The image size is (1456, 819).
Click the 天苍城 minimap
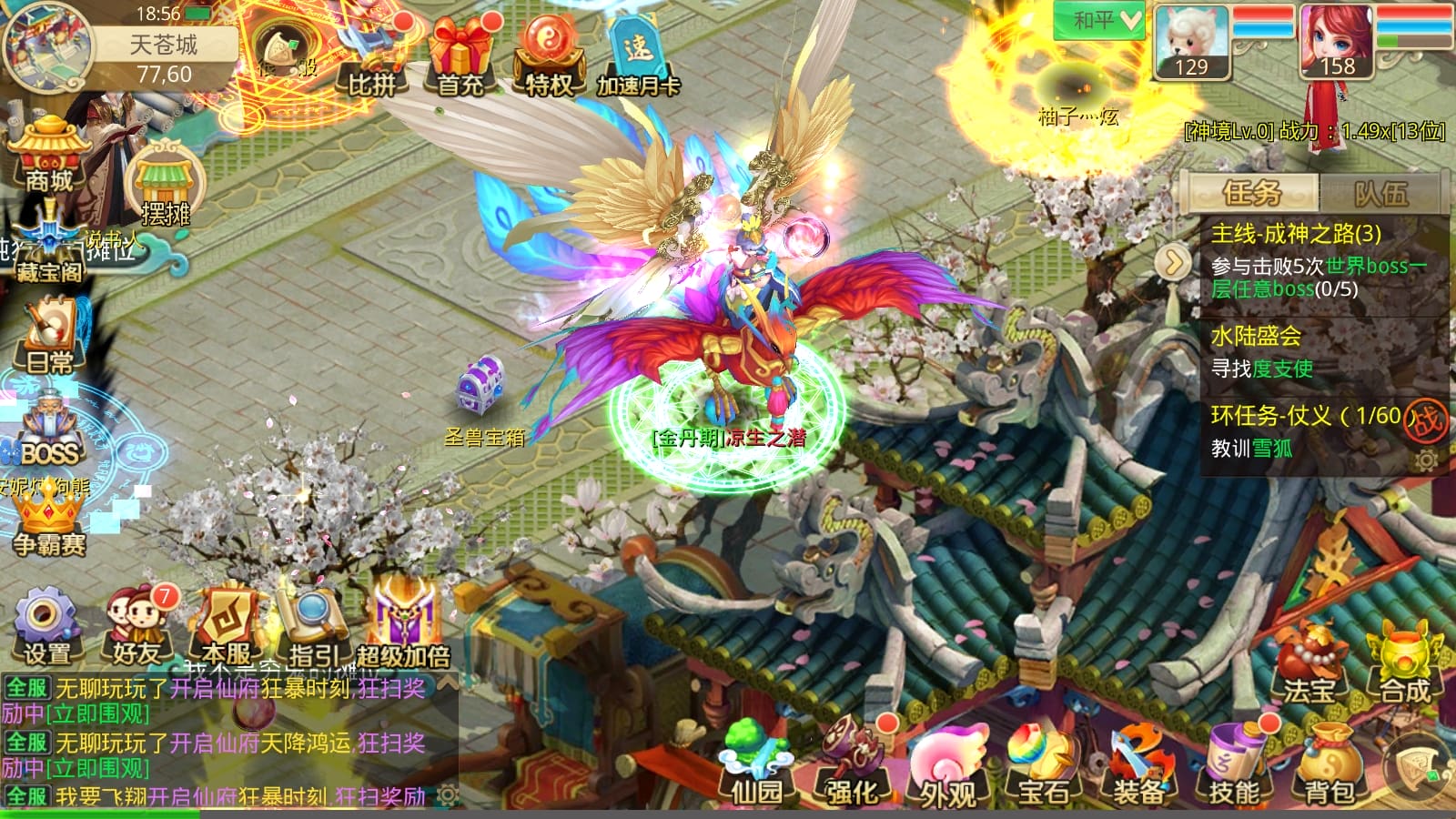(x=47, y=47)
